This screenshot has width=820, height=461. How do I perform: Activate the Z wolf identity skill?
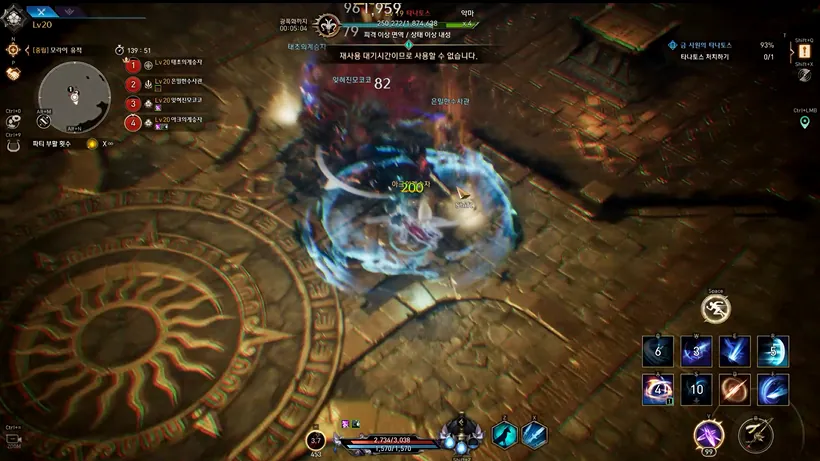[x=504, y=434]
